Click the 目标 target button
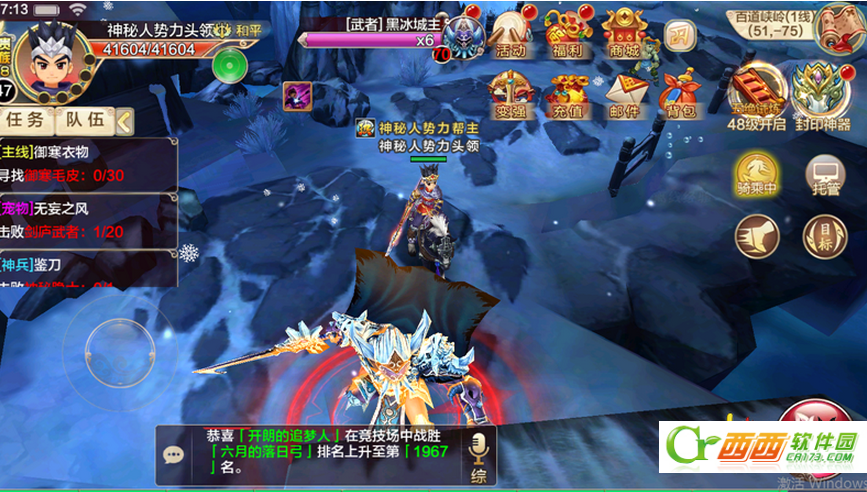This screenshot has height=492, width=867. tap(824, 237)
